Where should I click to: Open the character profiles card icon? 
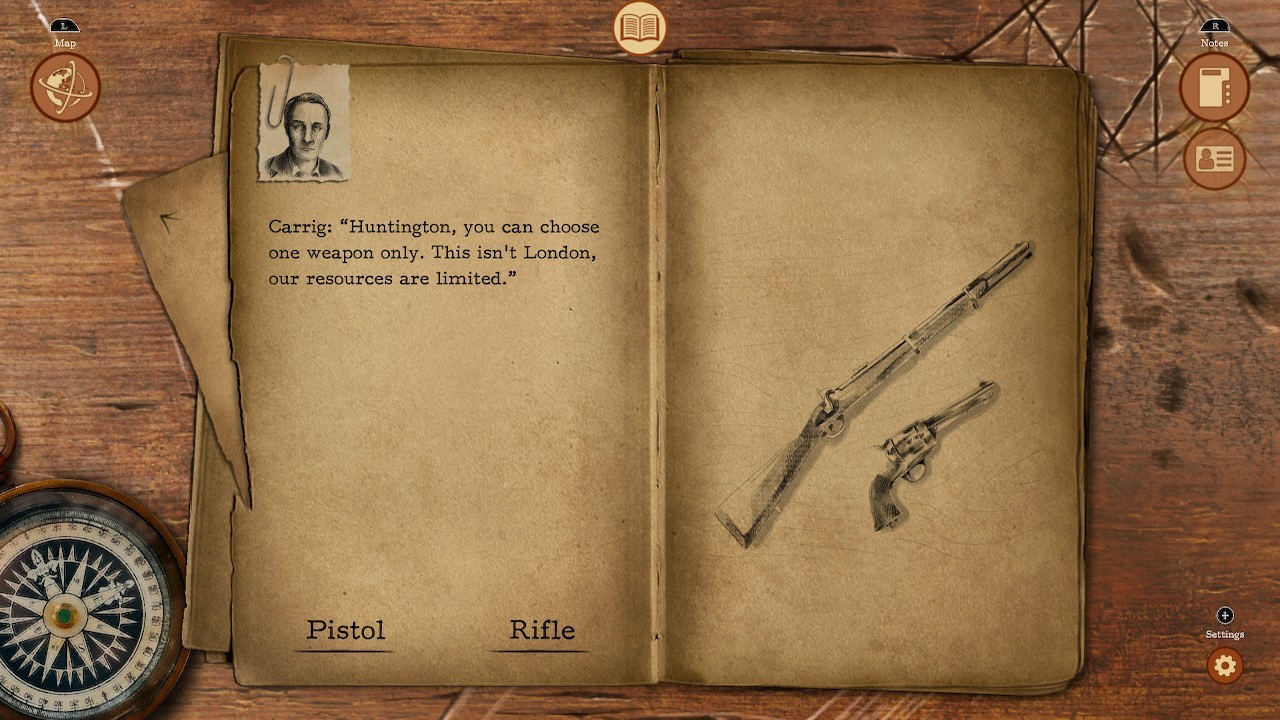pyautogui.click(x=1213, y=158)
